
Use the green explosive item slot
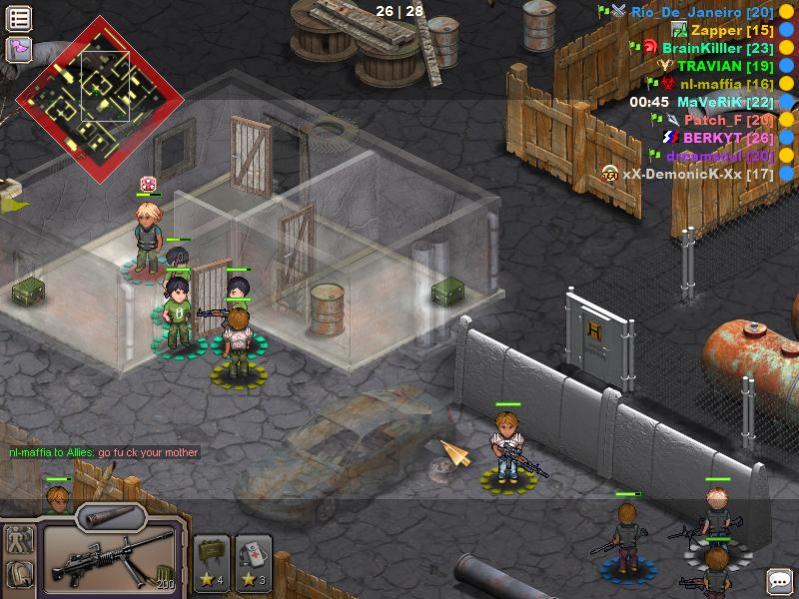212,563
